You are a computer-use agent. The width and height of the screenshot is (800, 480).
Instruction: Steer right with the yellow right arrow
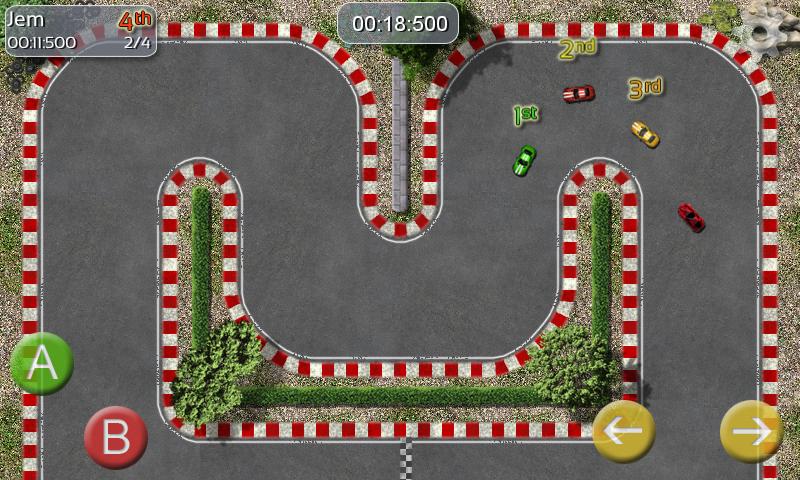pos(751,431)
